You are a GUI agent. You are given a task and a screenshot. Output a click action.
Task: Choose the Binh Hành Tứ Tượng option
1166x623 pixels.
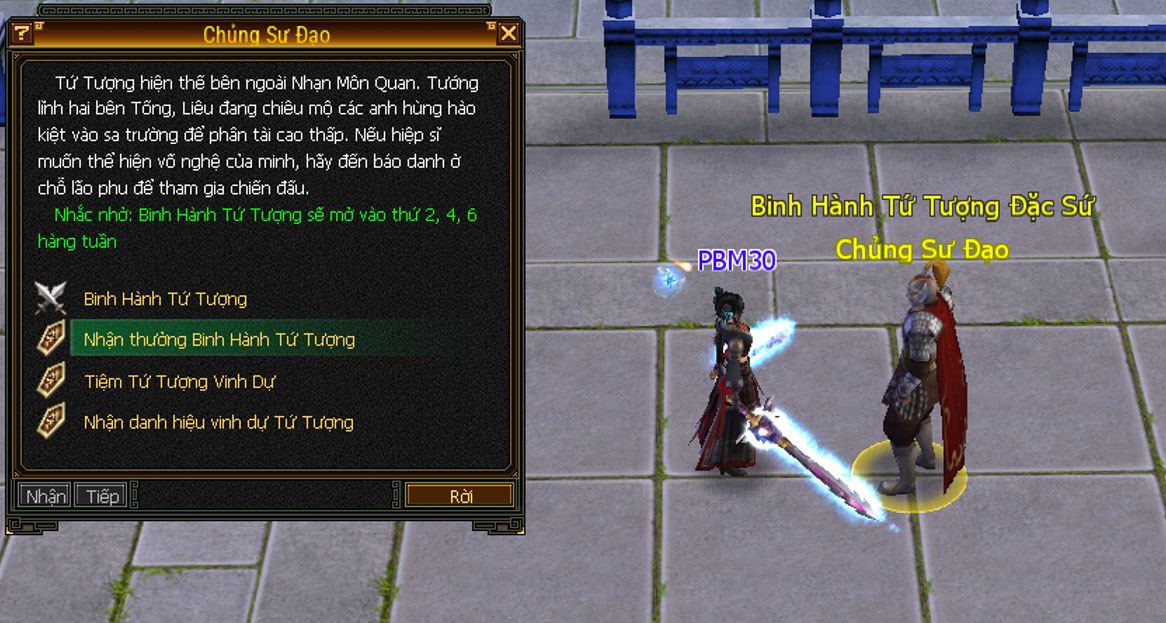point(165,299)
